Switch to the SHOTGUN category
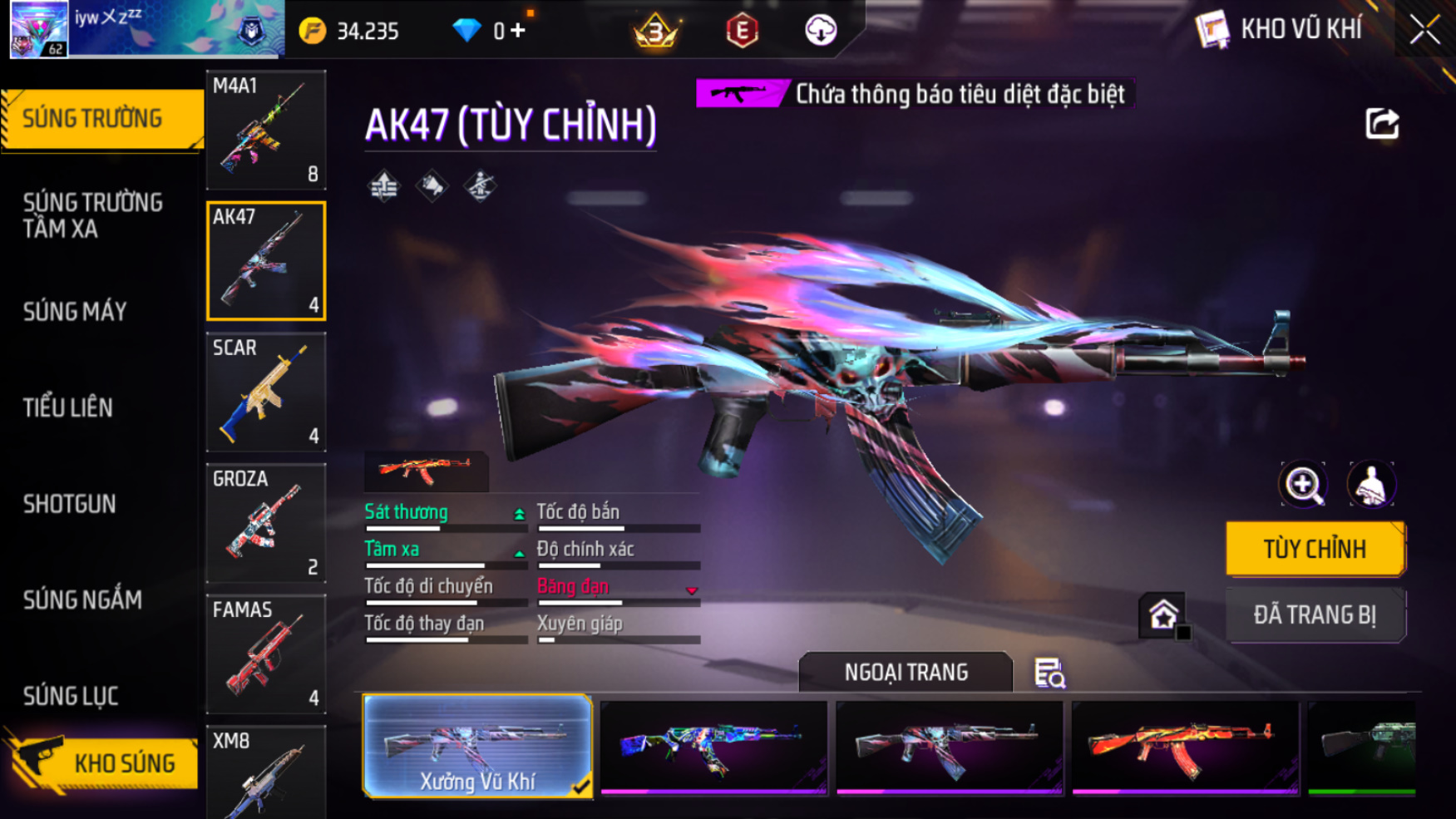Screen dimensions: 1456x819 click(x=70, y=504)
